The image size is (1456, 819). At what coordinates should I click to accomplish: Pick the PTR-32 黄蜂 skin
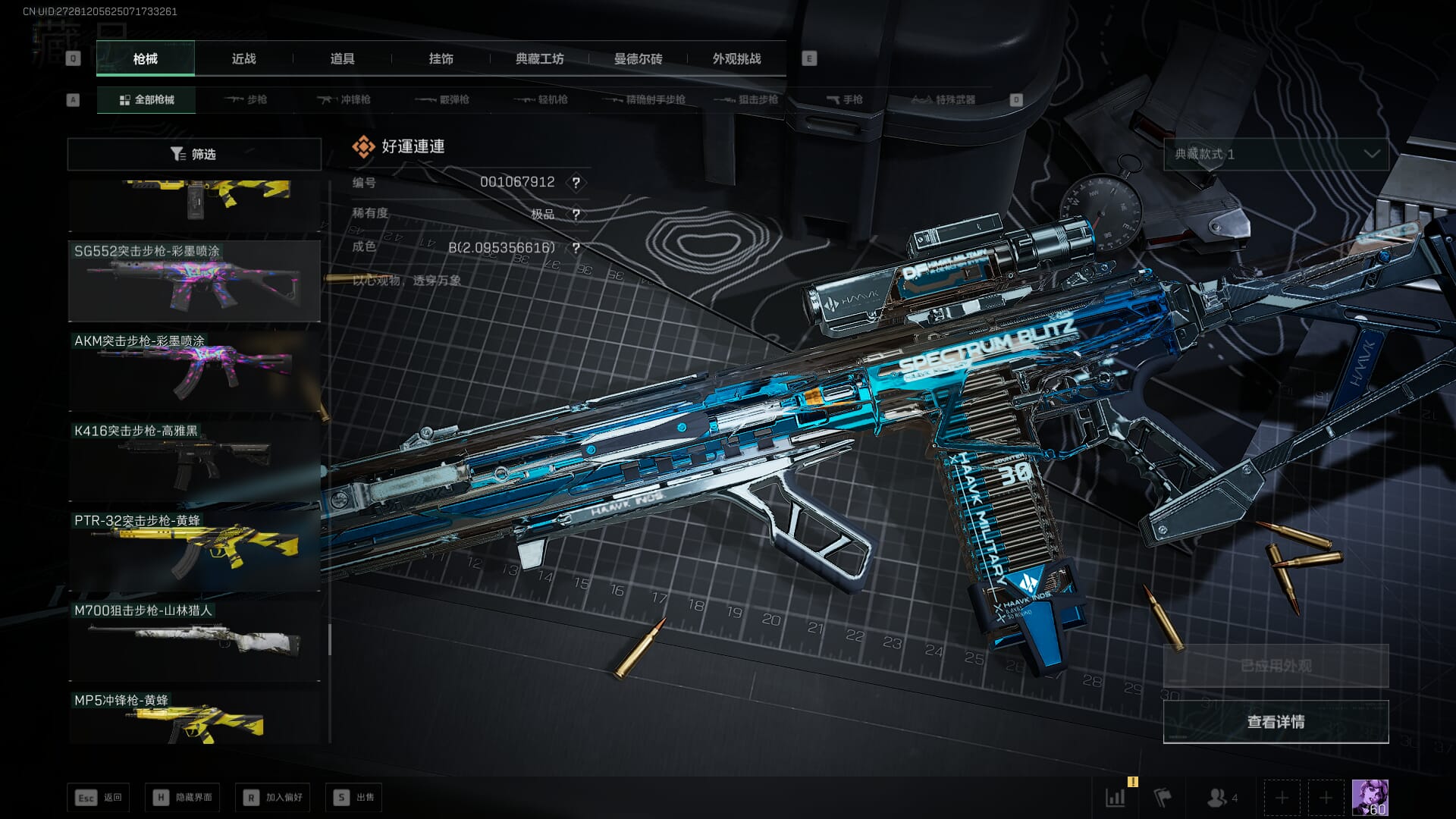(x=194, y=551)
